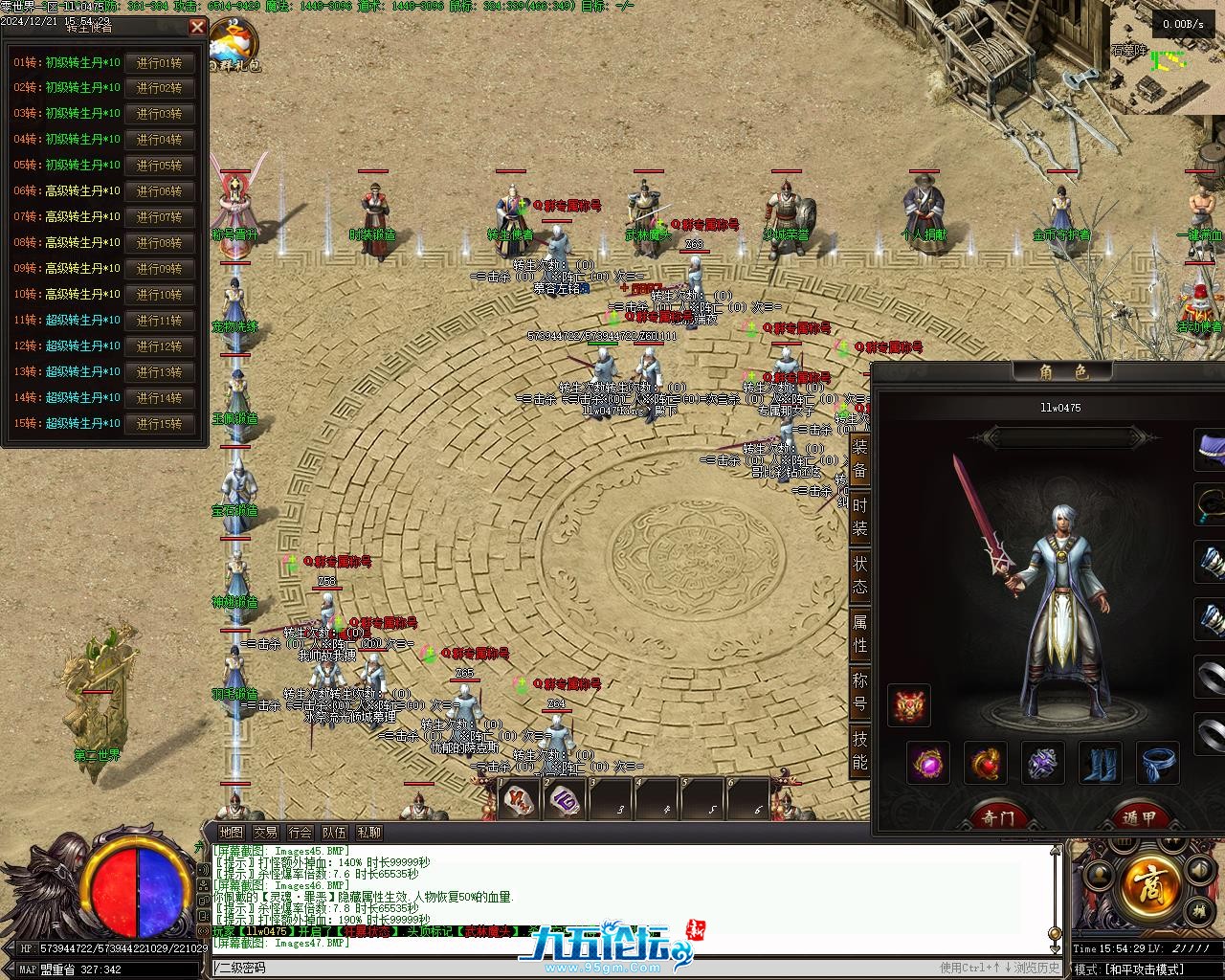Switch chat to the 私聊 whisper channel
This screenshot has width=1225, height=980.
pos(368,833)
